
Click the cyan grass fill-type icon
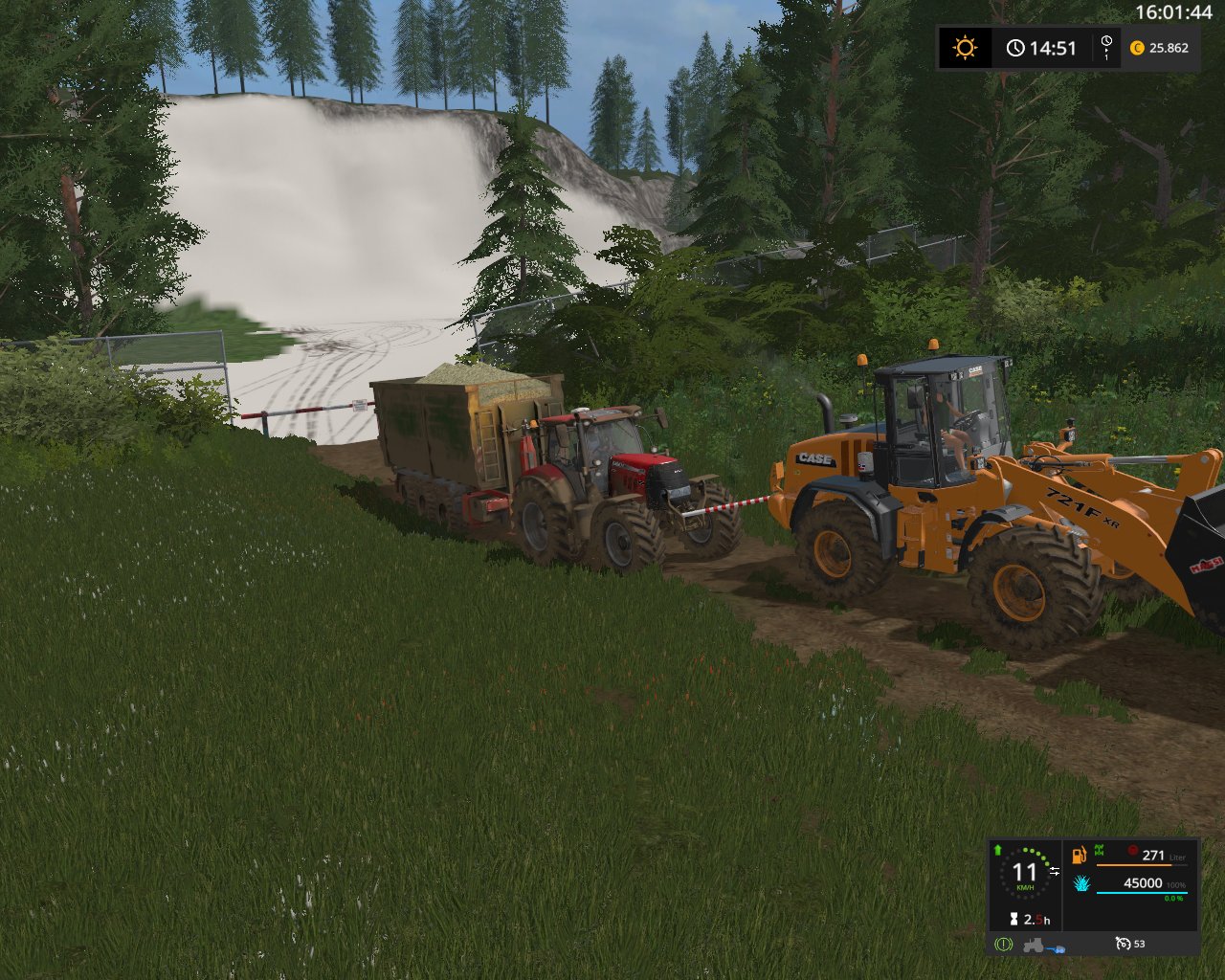pyautogui.click(x=1081, y=883)
